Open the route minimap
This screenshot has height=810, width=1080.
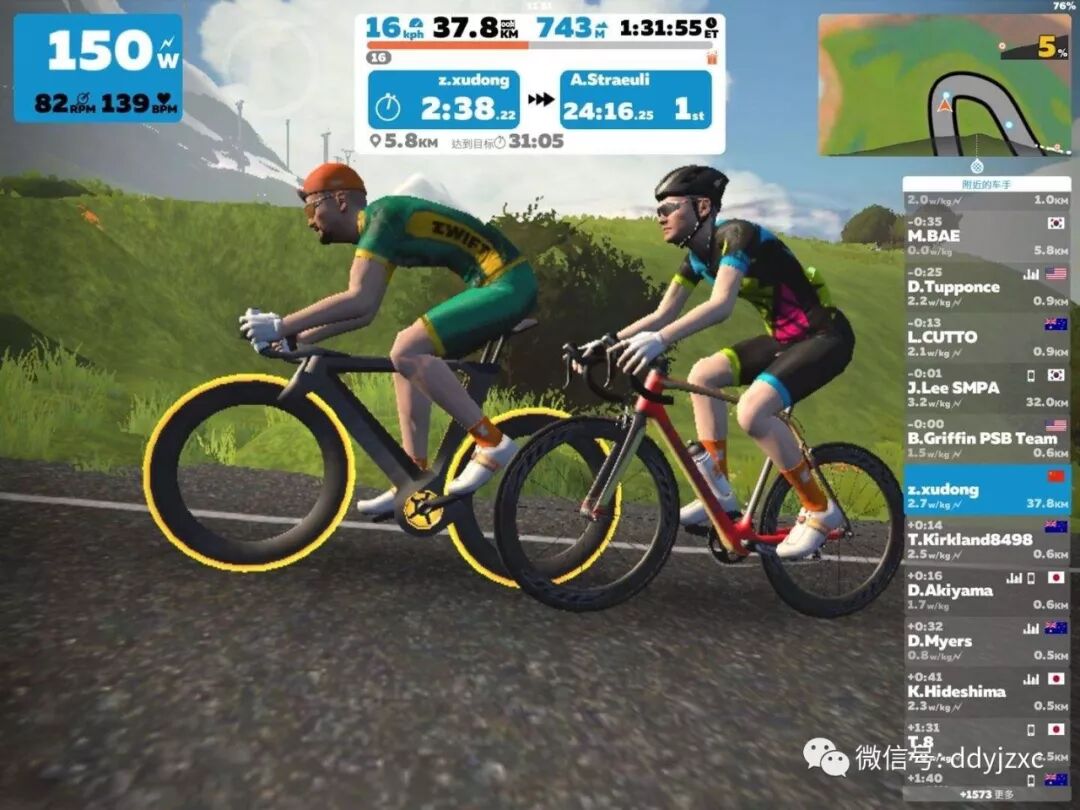tap(943, 85)
